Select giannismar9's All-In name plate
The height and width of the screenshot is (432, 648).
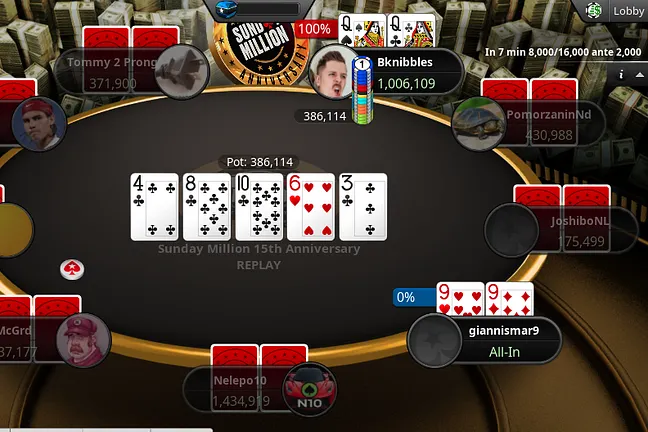click(510, 342)
